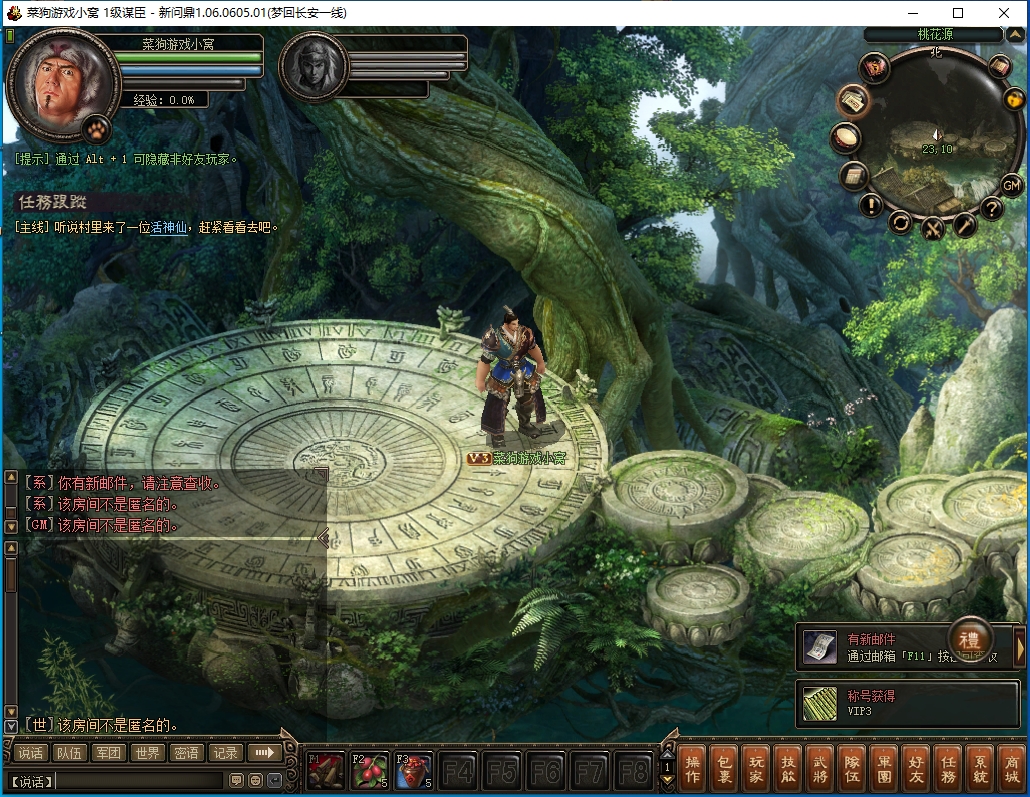Use the F1 hotbar slot item
This screenshot has width=1030, height=797.
[x=325, y=770]
